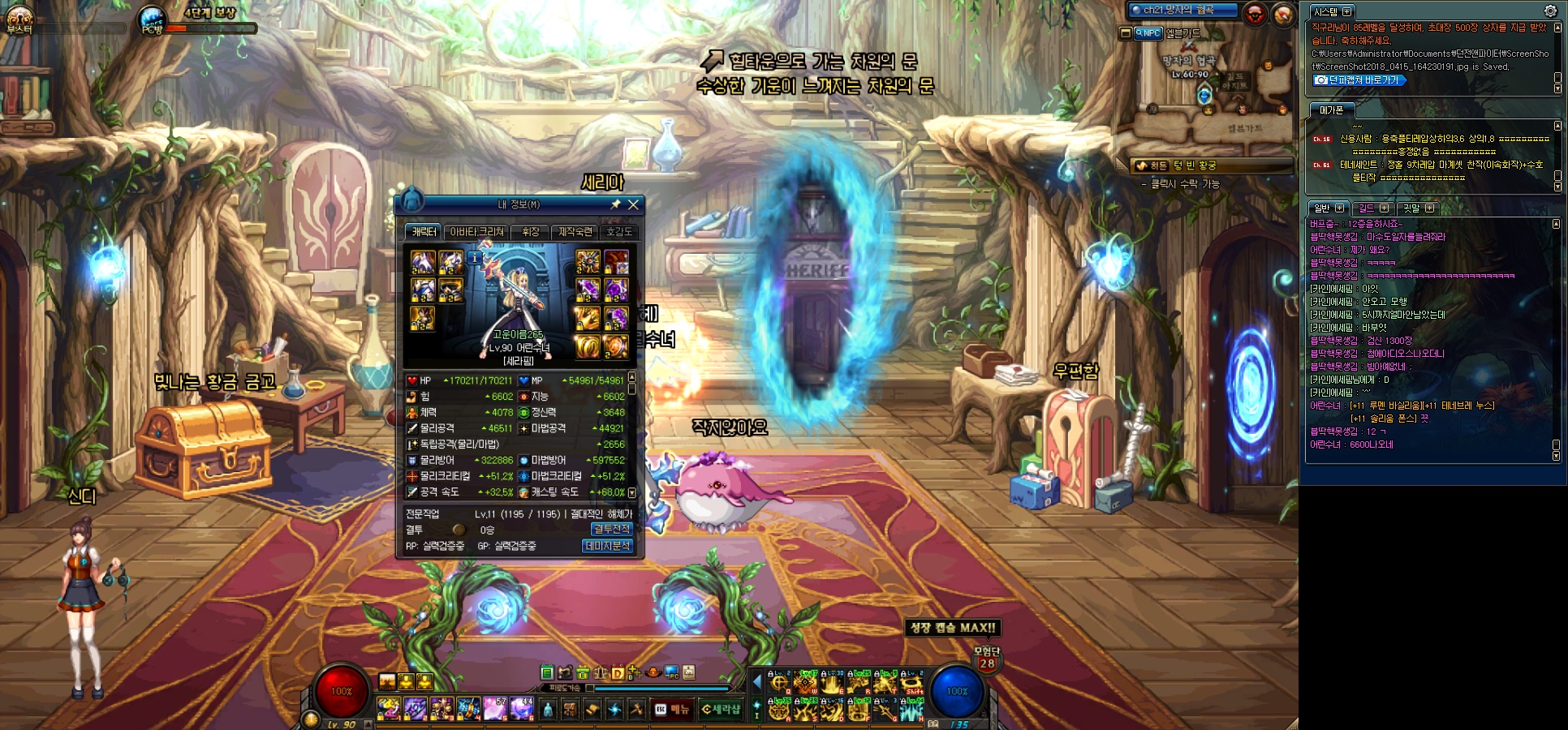Image resolution: width=1568 pixels, height=730 pixels.
Task: Open the chat settings gear
Action: (x=1550, y=11)
